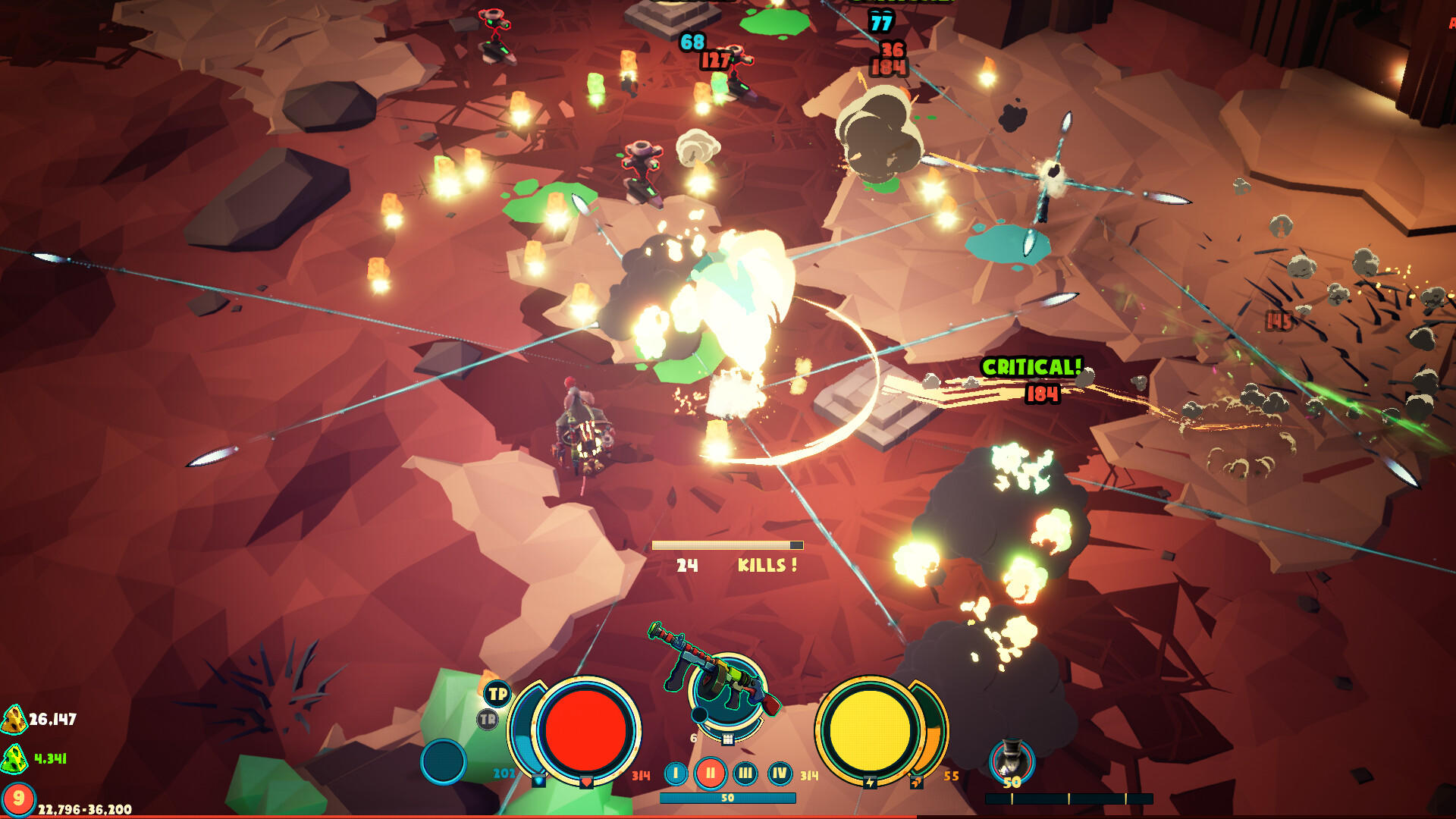Click the equipped tommy gun weapon icon
This screenshot has height=819, width=1456.
click(715, 671)
